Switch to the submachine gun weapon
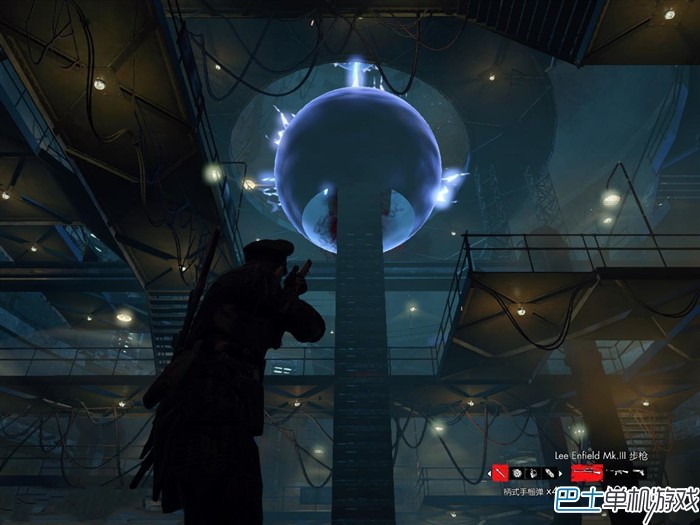The image size is (700, 525). [x=619, y=472]
